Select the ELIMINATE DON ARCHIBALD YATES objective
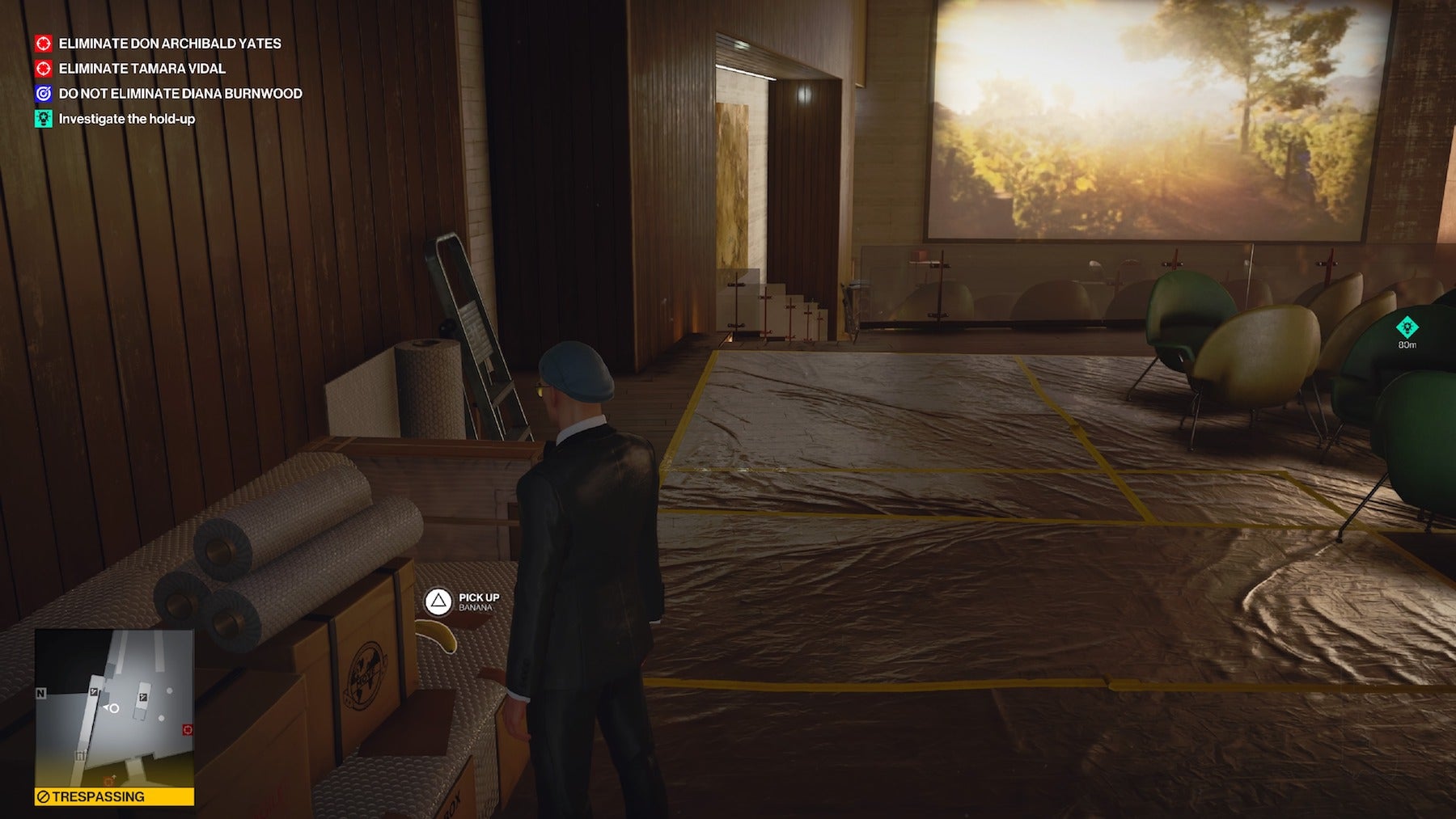Screen dimensions: 1456x819 click(170, 44)
